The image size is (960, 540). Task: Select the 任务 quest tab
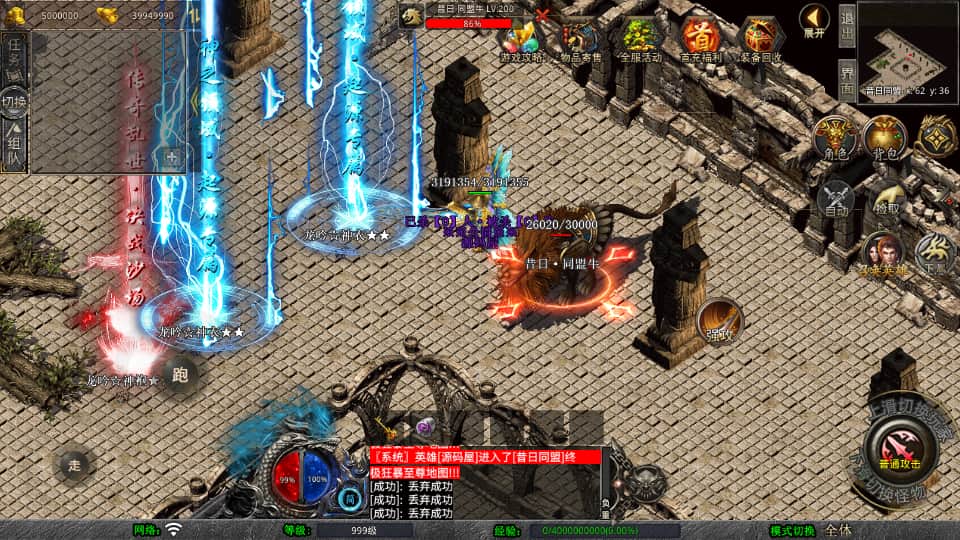pyautogui.click(x=15, y=55)
